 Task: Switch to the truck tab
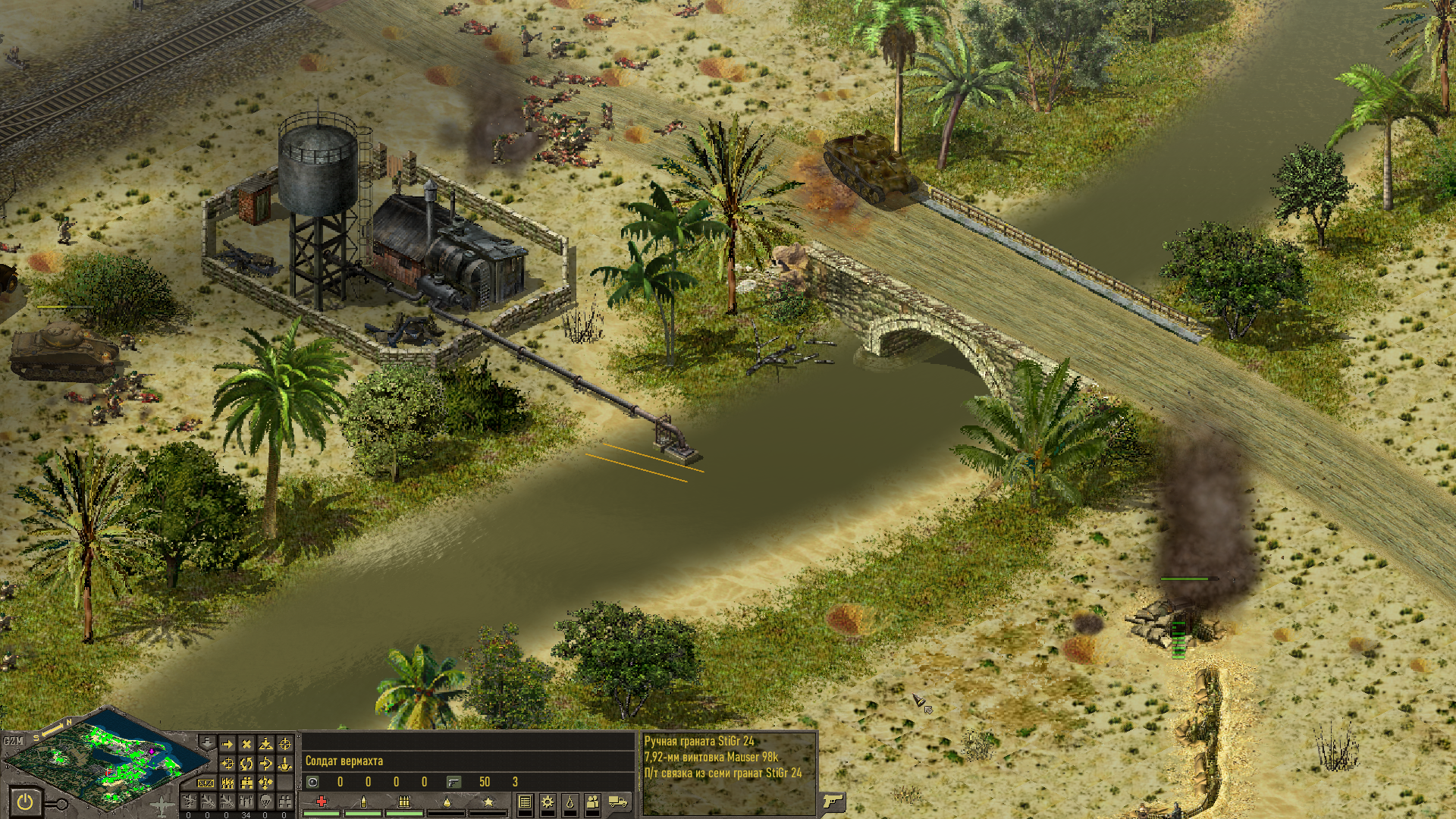click(x=618, y=802)
